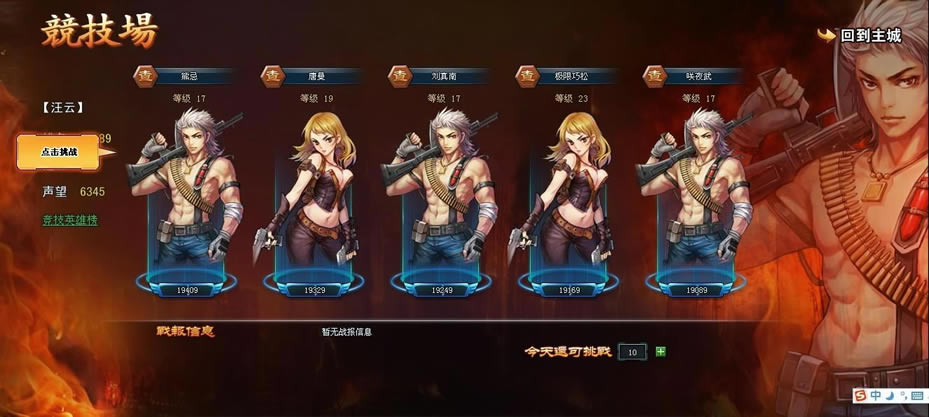
Task: View info of opponent 唐曼 via 查 button
Action: [272, 75]
